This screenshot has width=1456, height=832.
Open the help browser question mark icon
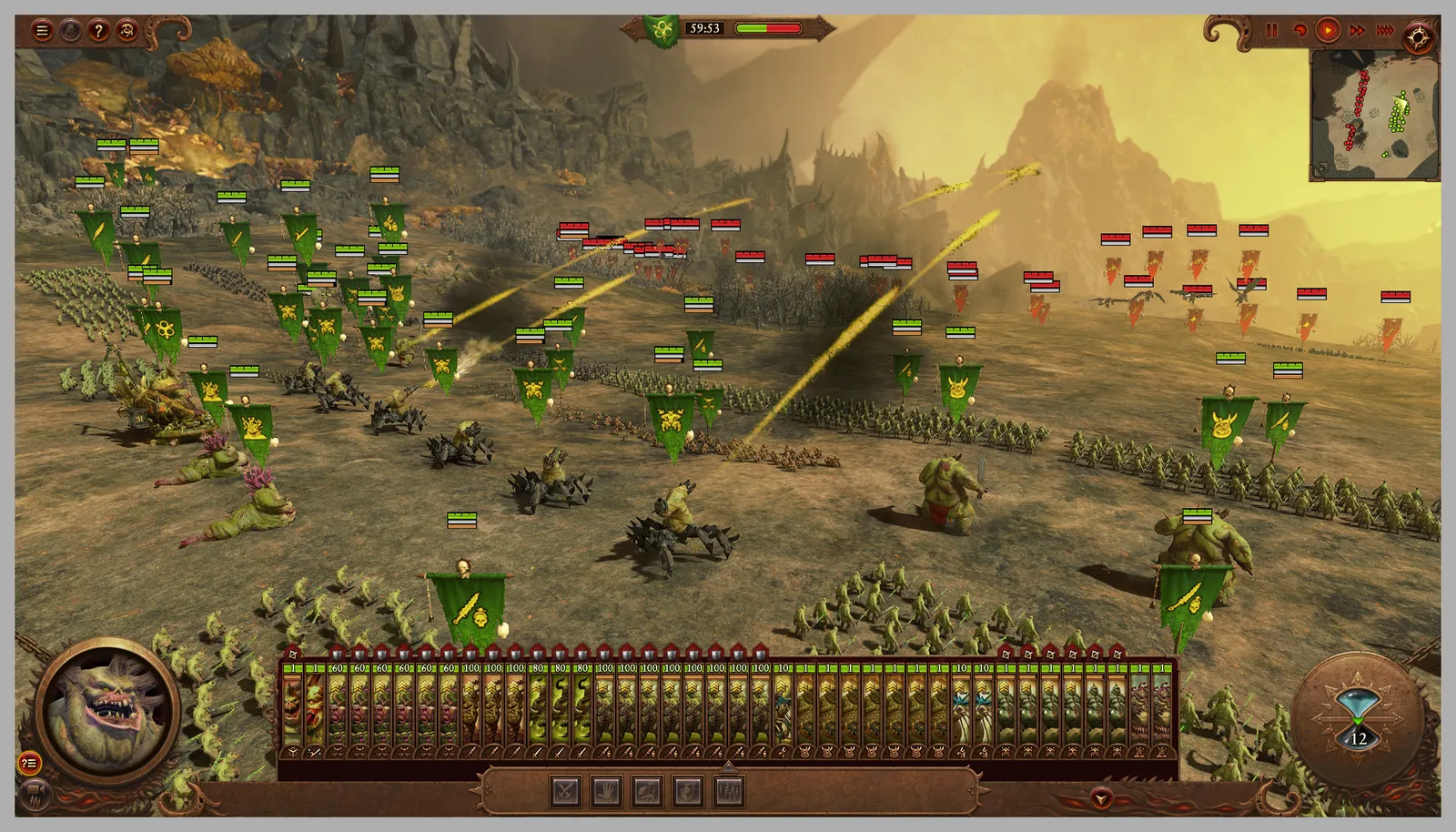pos(100,30)
